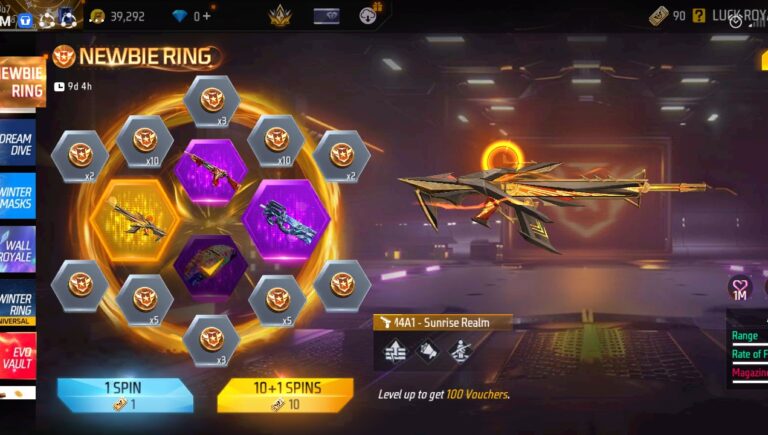Open the Winter Masks event tab

[x=17, y=194]
